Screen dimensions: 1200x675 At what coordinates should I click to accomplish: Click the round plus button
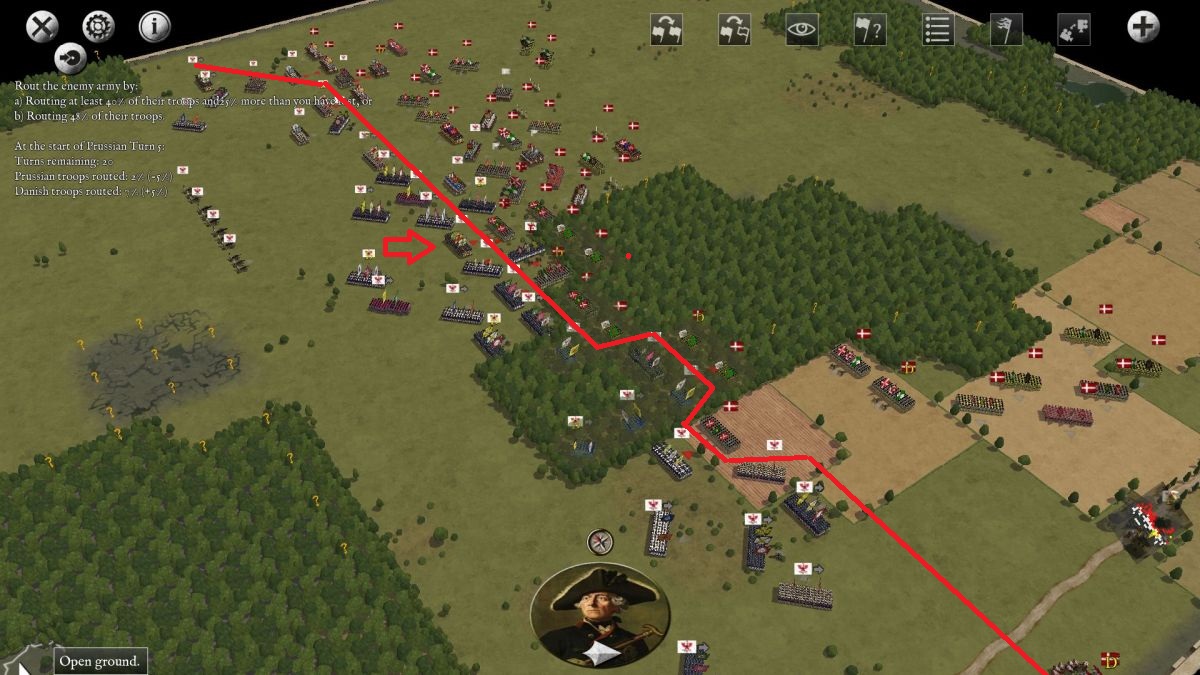[x=1143, y=27]
